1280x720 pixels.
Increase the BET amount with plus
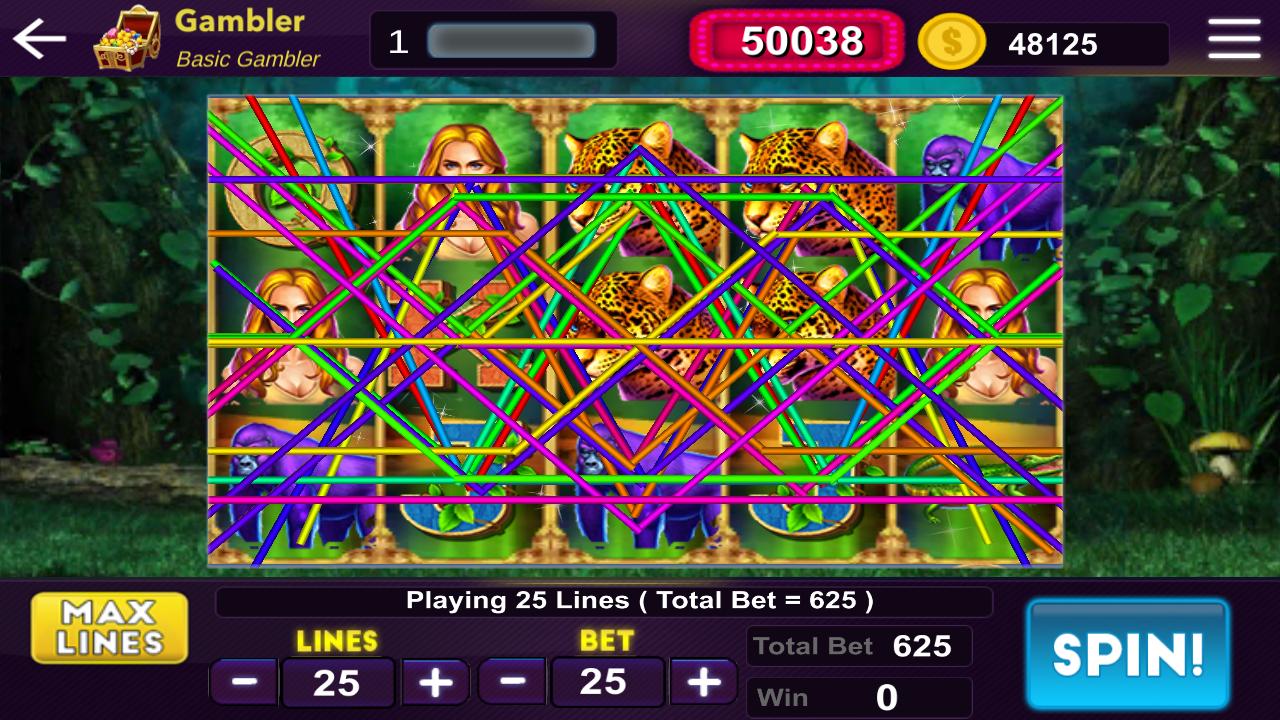point(703,681)
